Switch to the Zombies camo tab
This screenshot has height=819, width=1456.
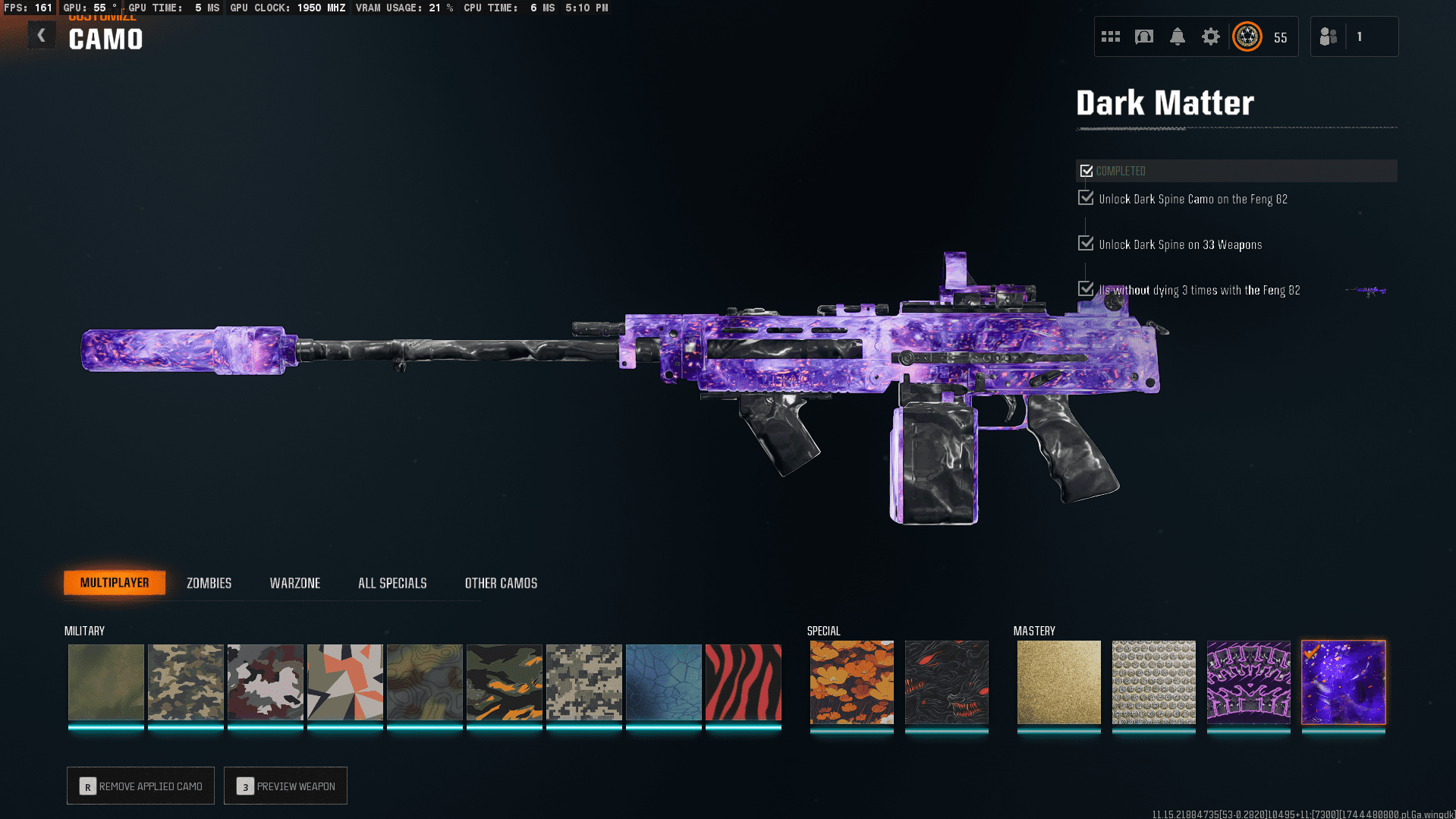pyautogui.click(x=209, y=583)
